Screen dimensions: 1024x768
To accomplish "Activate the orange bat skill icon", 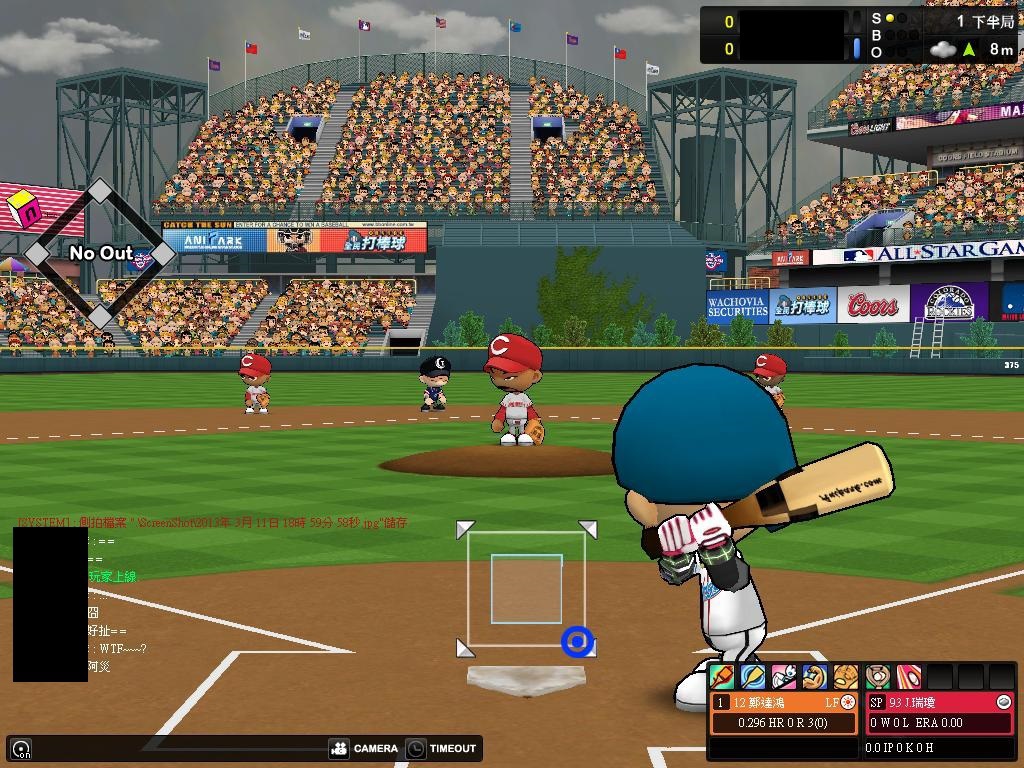I will [722, 677].
